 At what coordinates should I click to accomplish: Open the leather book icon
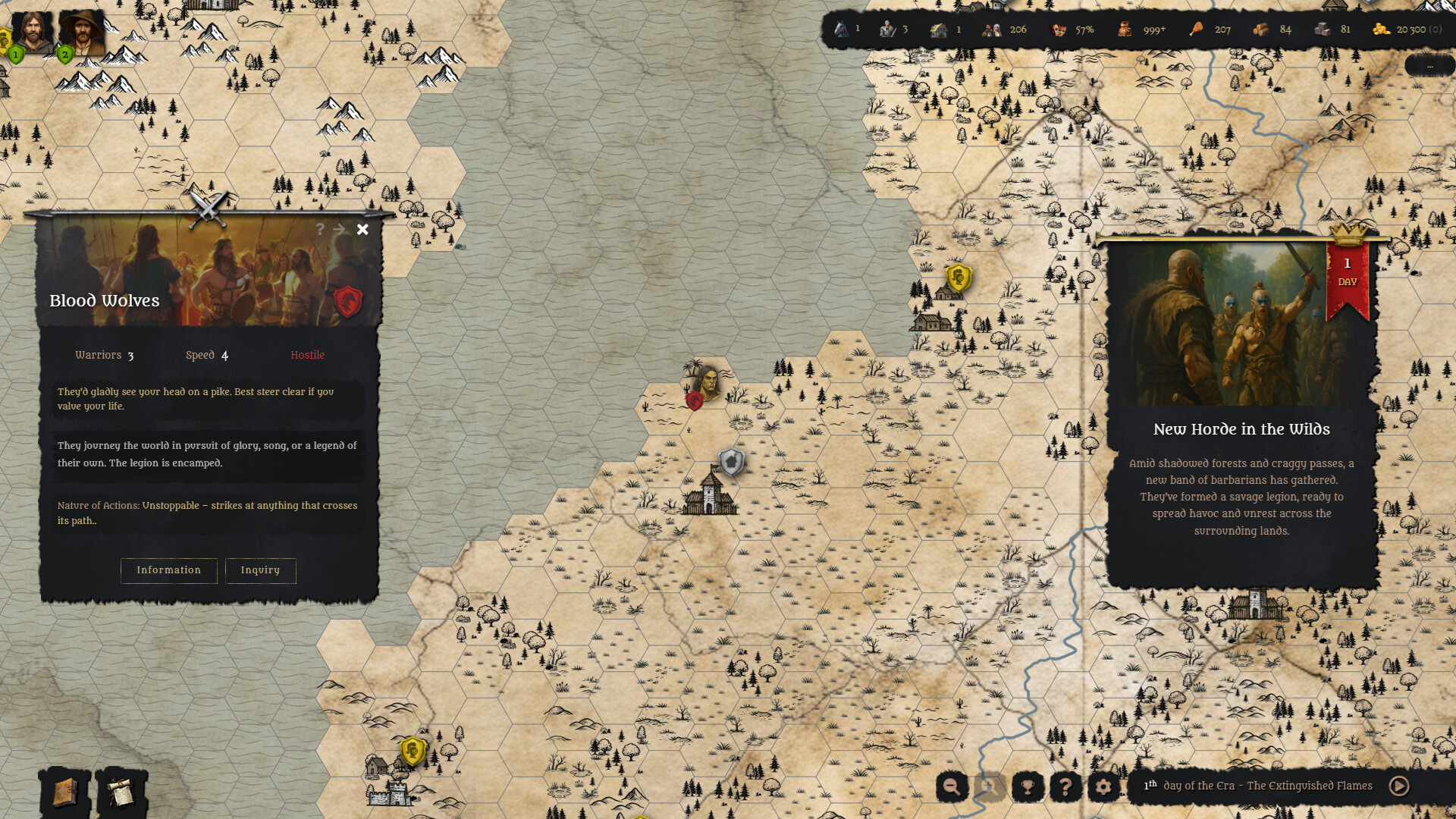coord(65,792)
